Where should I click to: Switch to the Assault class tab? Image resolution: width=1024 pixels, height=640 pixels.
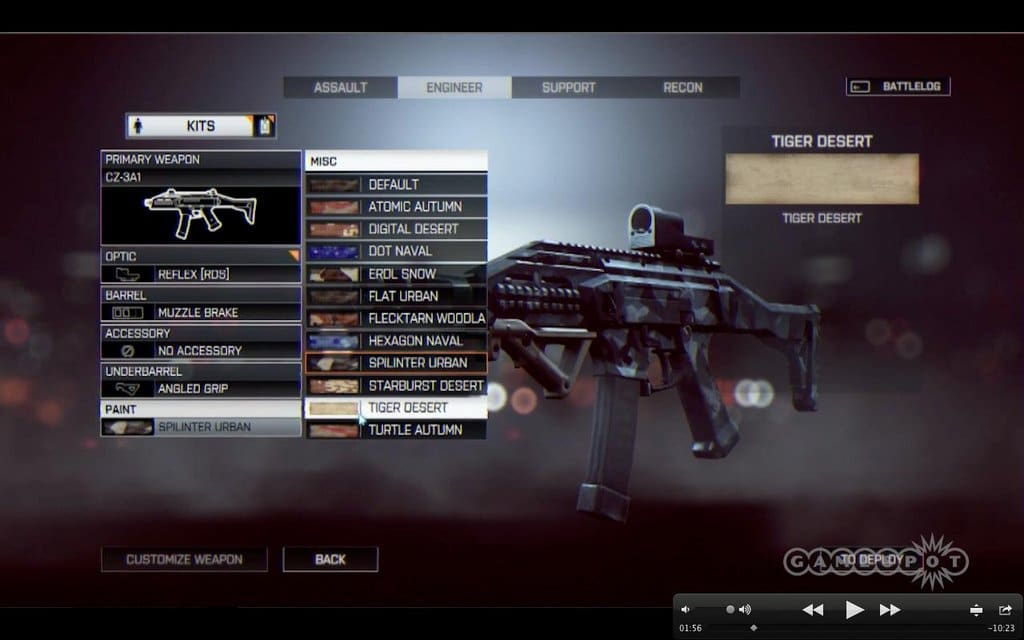tap(340, 87)
